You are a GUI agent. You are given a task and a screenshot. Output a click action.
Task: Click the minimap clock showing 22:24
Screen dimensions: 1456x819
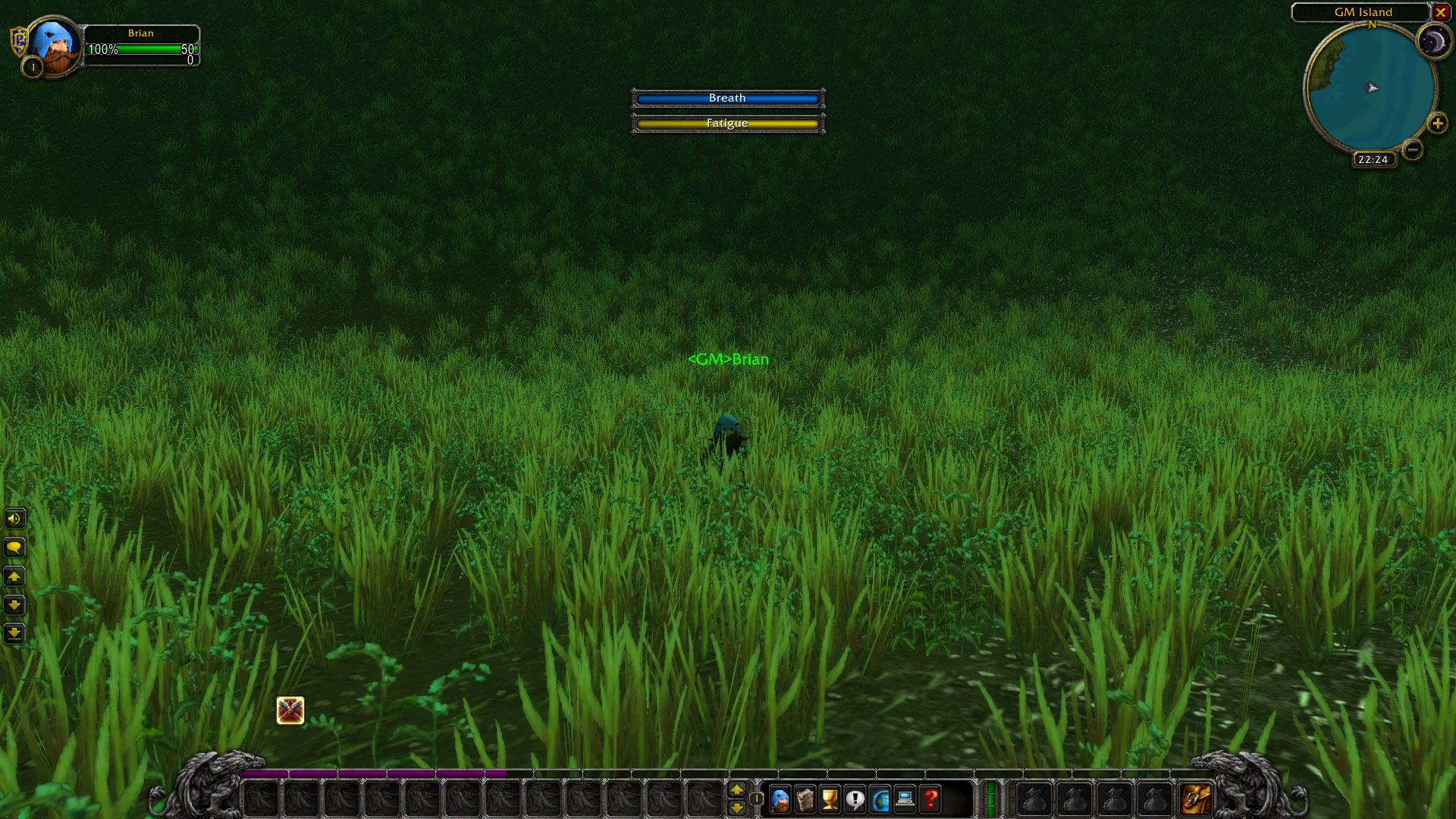click(1373, 159)
